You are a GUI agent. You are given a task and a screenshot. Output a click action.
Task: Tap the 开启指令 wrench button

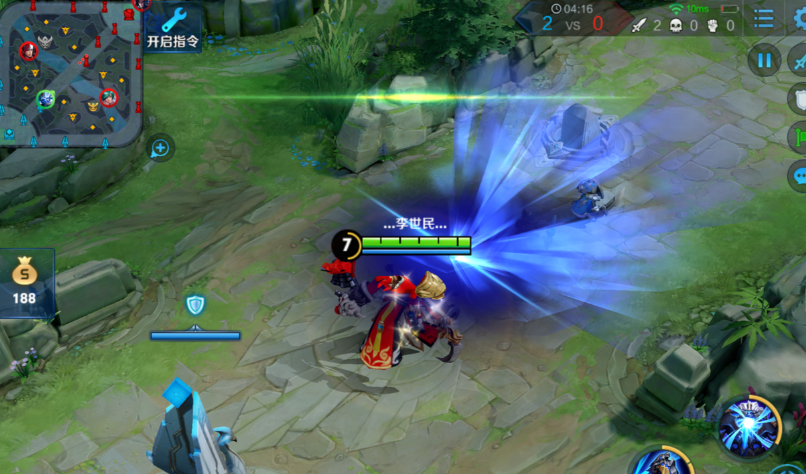pyautogui.click(x=173, y=28)
